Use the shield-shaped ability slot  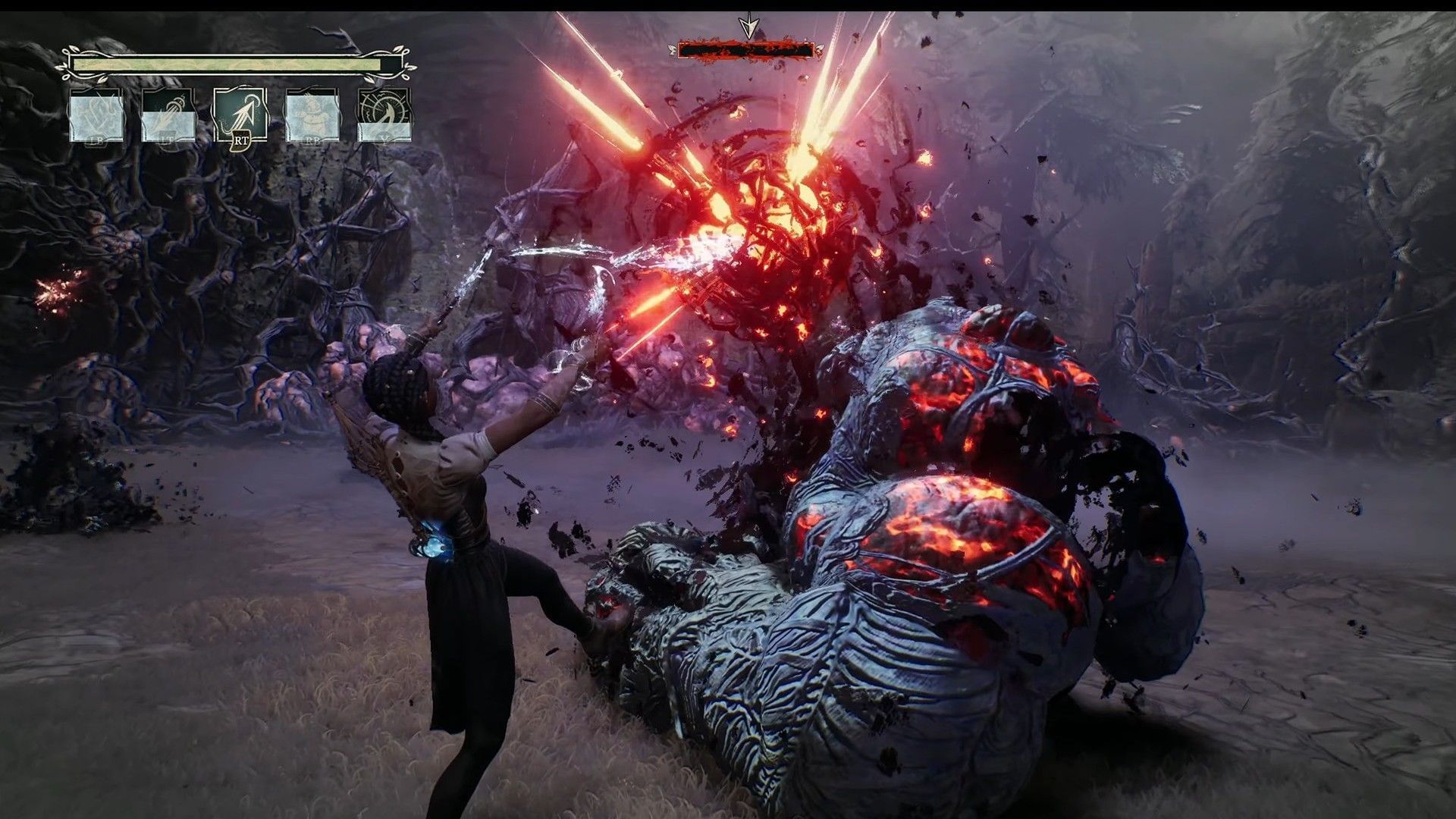[x=96, y=115]
